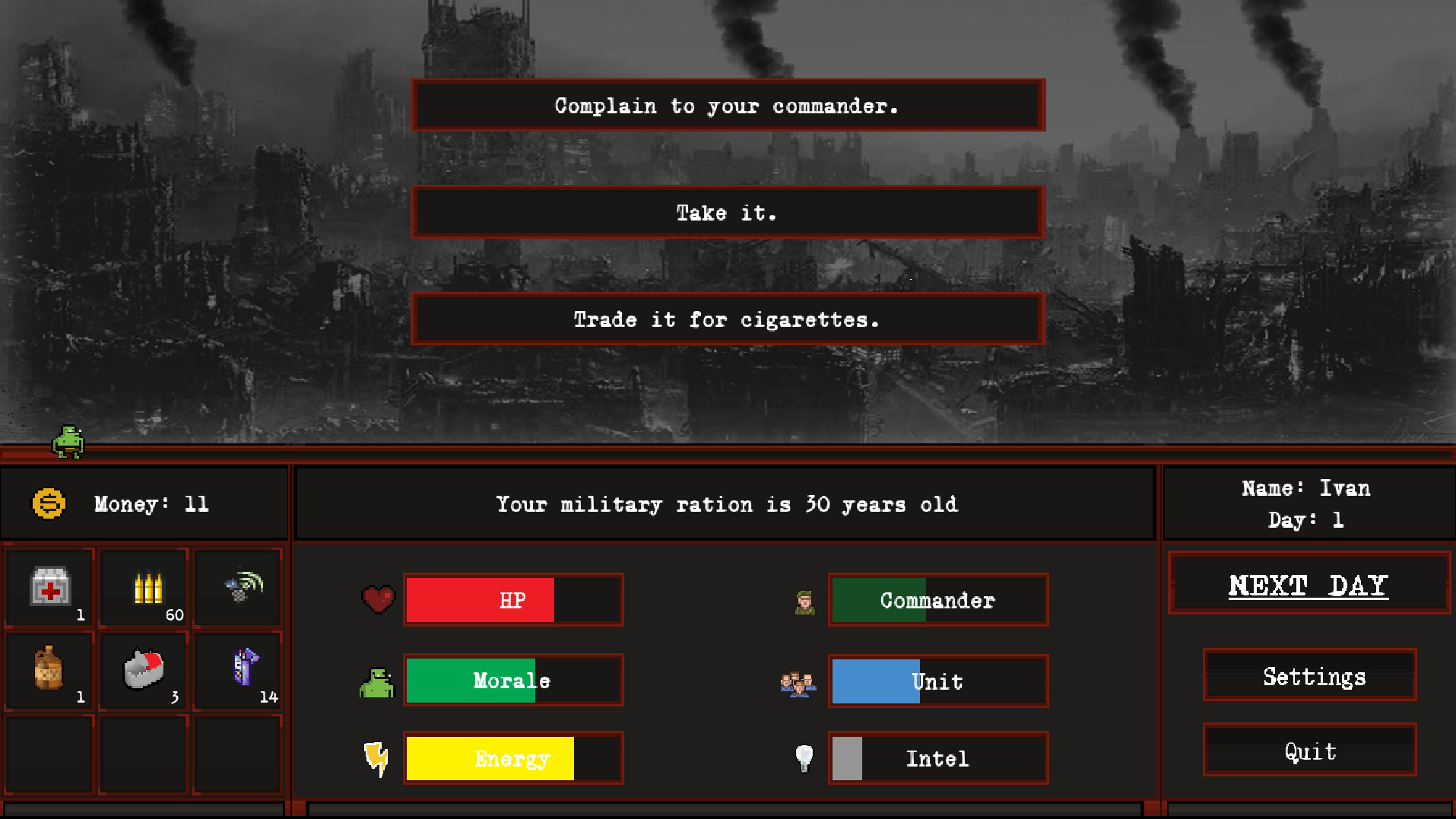Open the Settings menu
Viewport: 1456px width, 819px height.
(1308, 676)
